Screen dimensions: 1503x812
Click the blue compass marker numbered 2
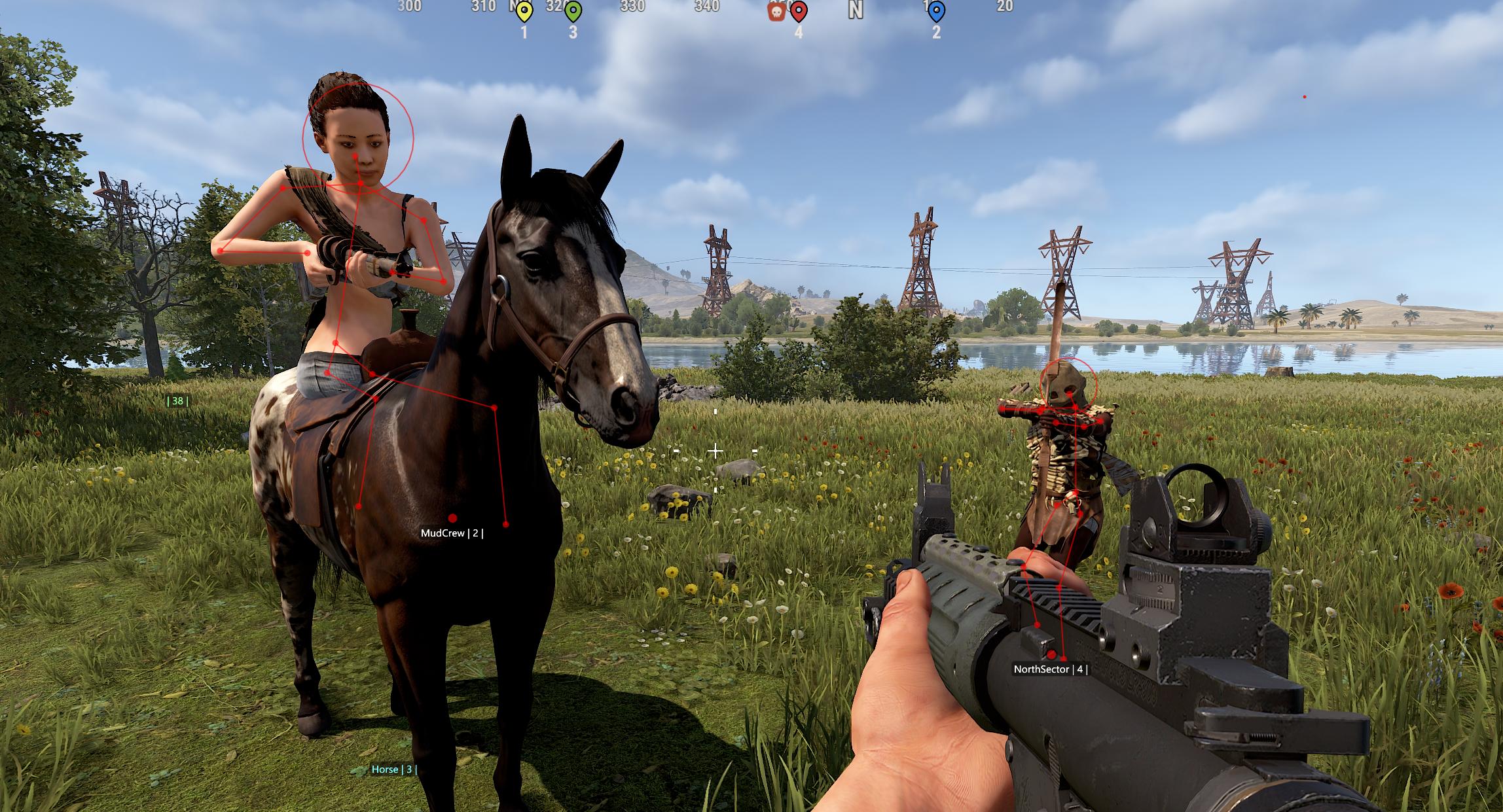936,11
